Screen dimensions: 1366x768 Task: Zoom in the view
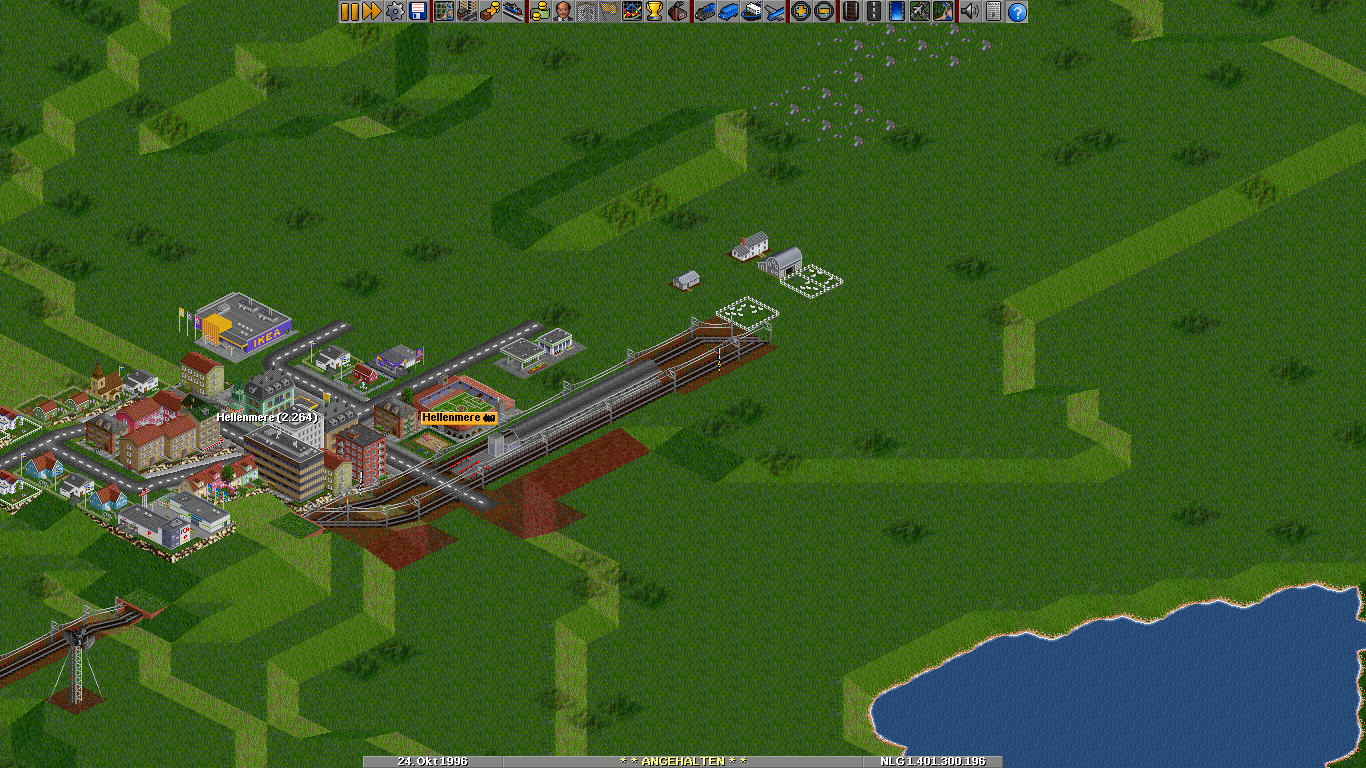click(x=801, y=12)
